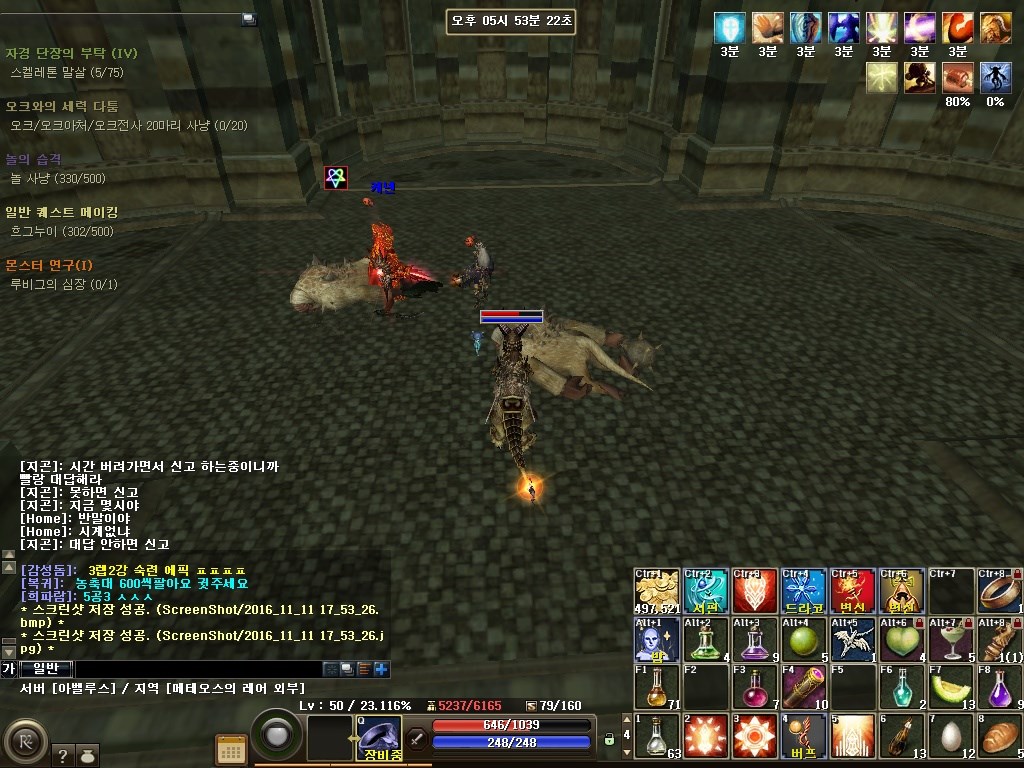Open the R2 main menu button
This screenshot has width=1024, height=768.
[x=25, y=741]
